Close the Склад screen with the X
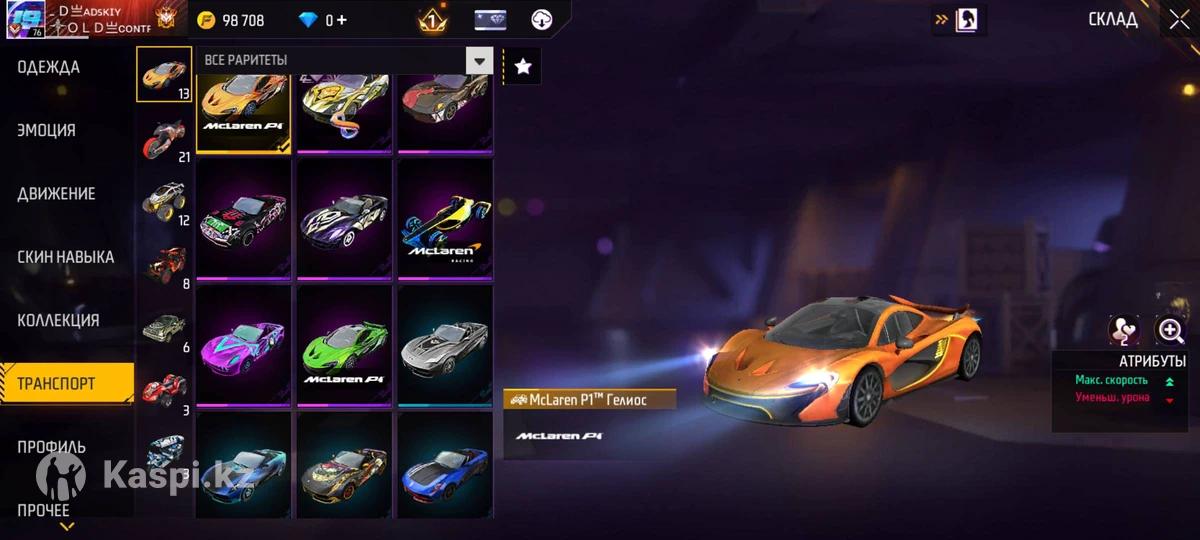This screenshot has width=1200, height=540. (1178, 20)
